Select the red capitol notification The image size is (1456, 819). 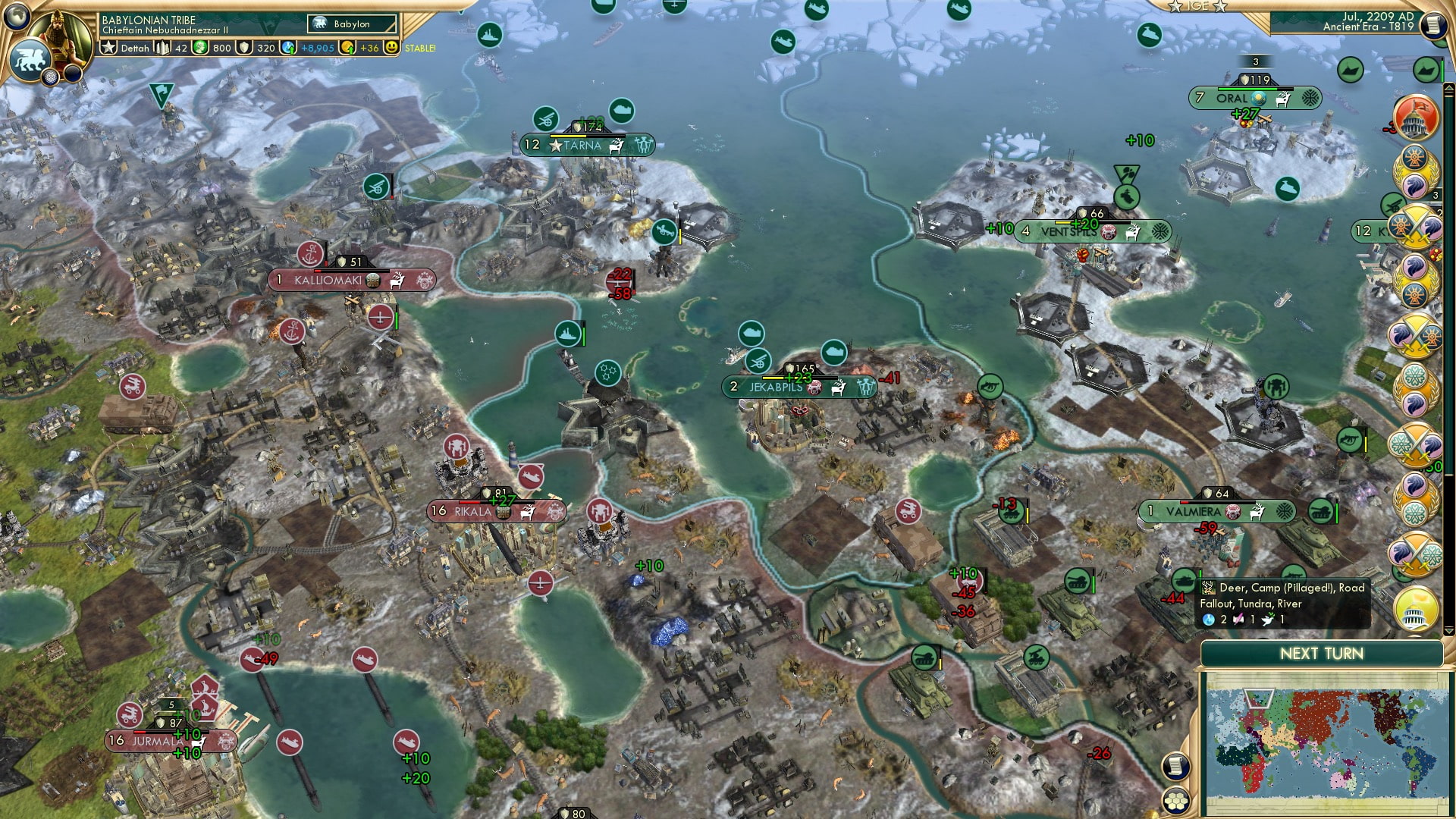click(1415, 119)
